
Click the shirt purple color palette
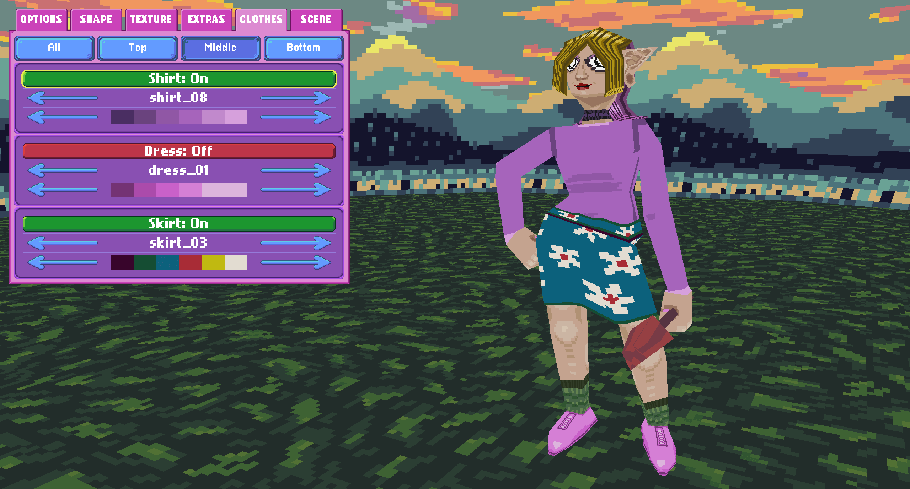pyautogui.click(x=179, y=117)
